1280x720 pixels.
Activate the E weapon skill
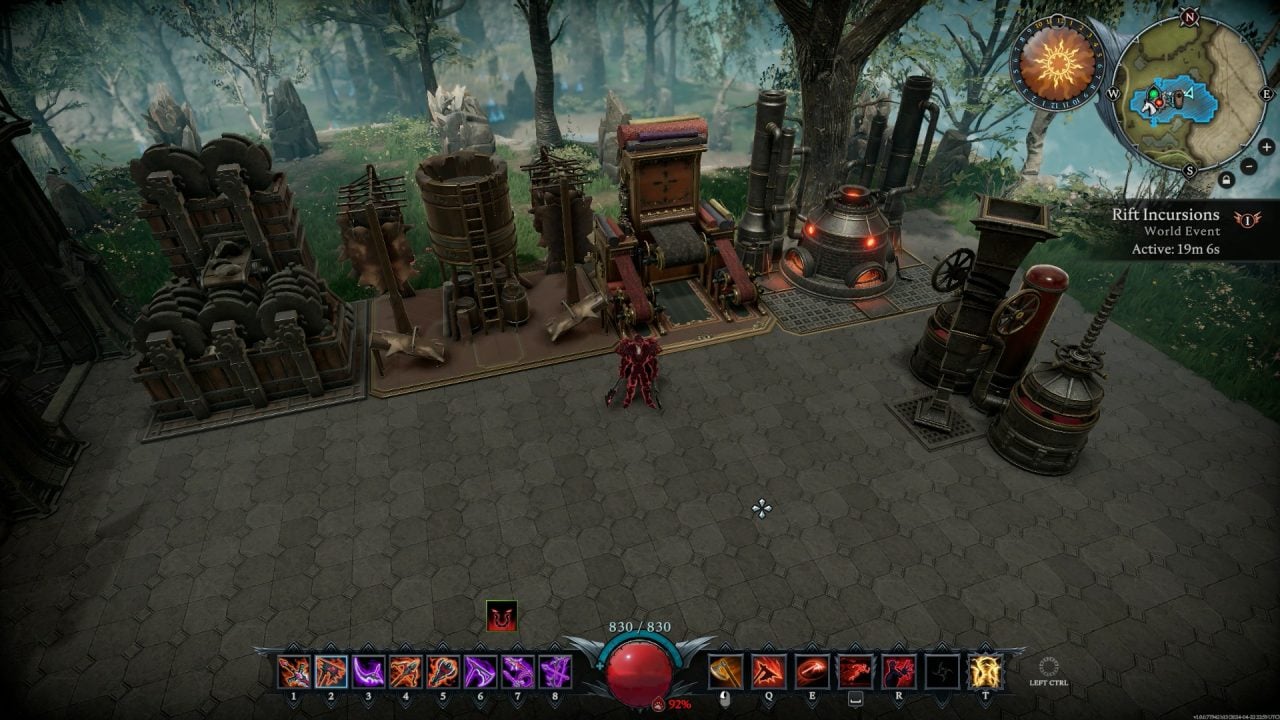[811, 671]
